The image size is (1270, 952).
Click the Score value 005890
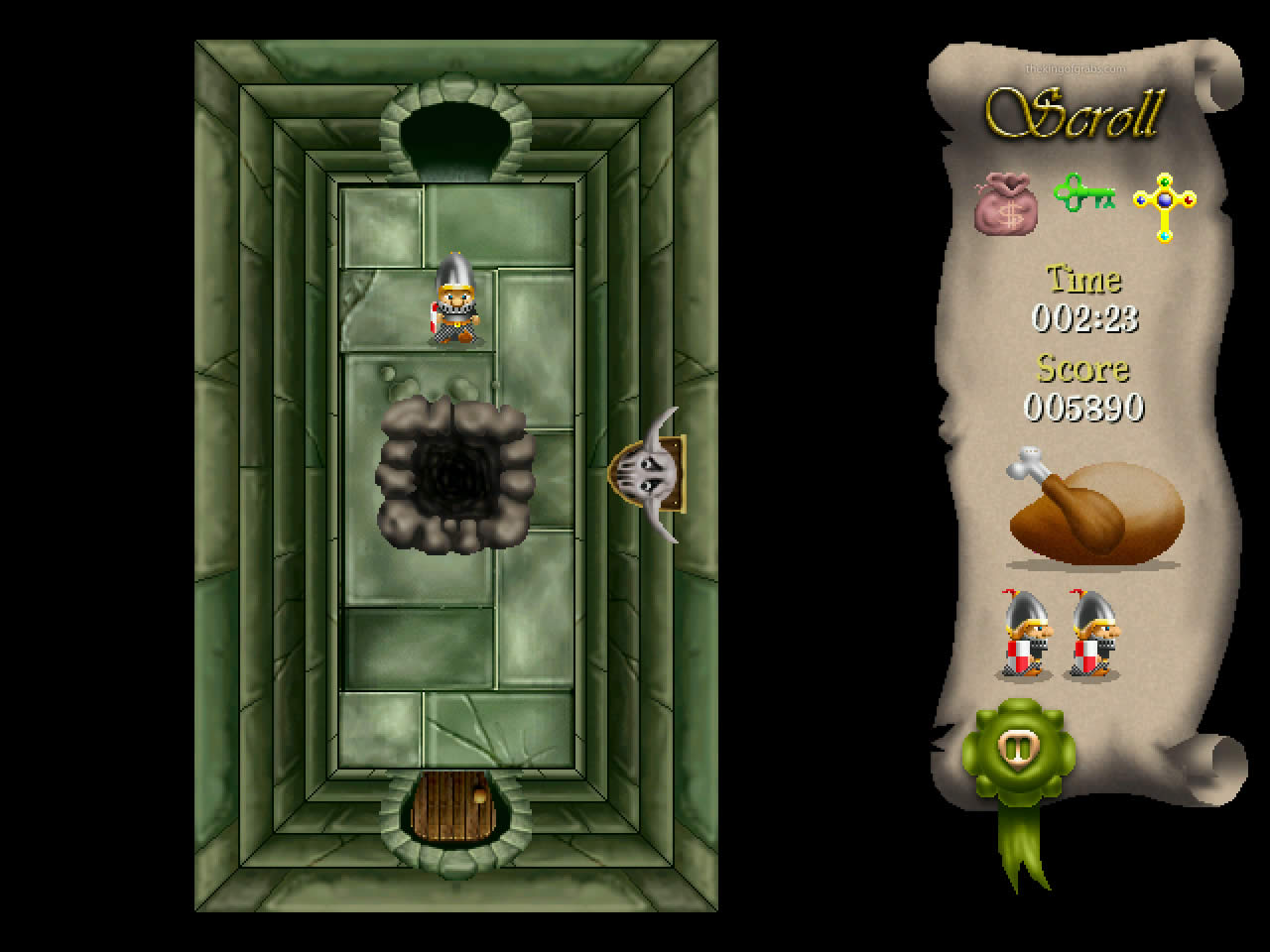[x=1083, y=406]
